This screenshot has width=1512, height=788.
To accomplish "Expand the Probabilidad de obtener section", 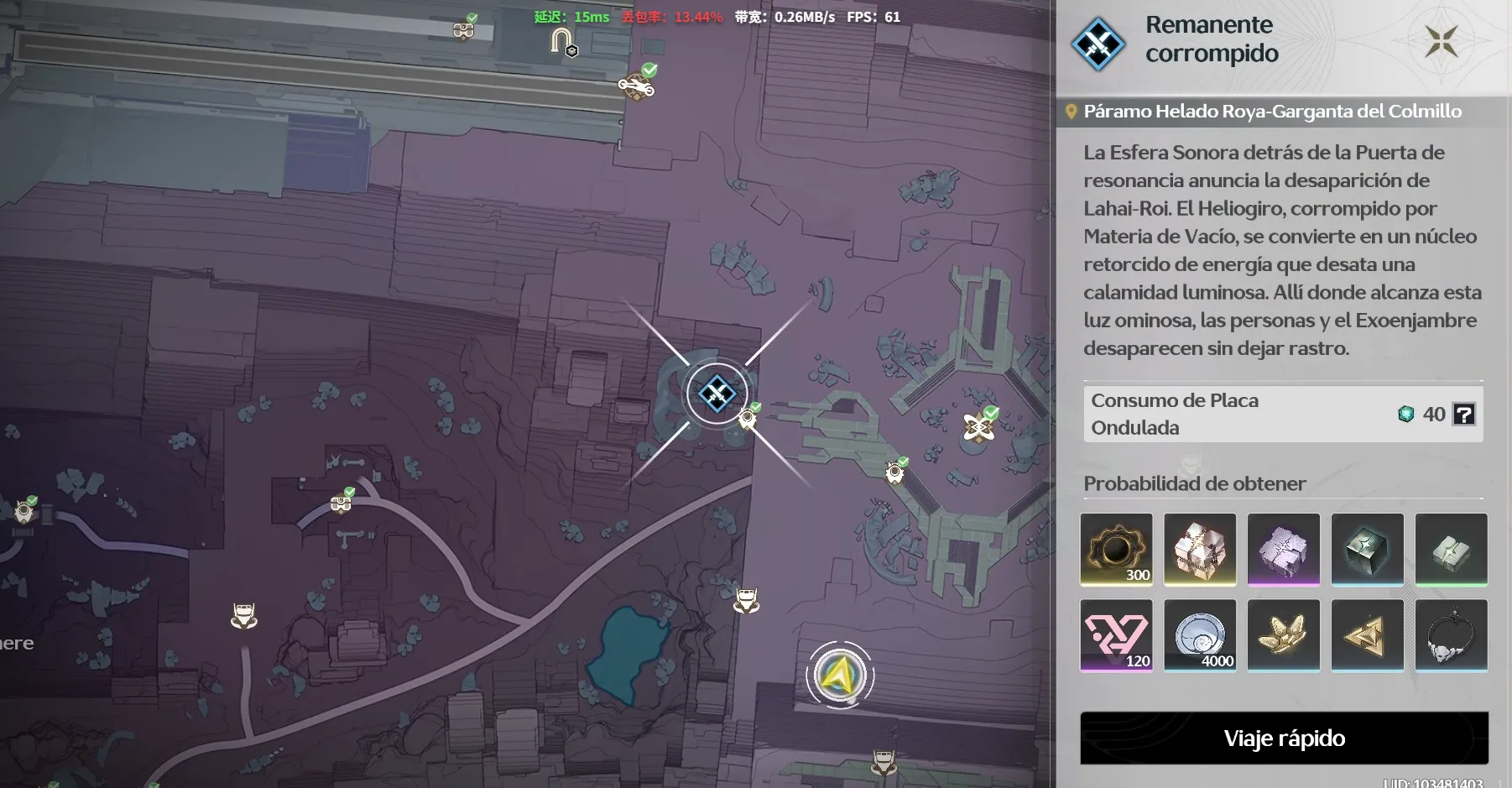I will [1195, 483].
